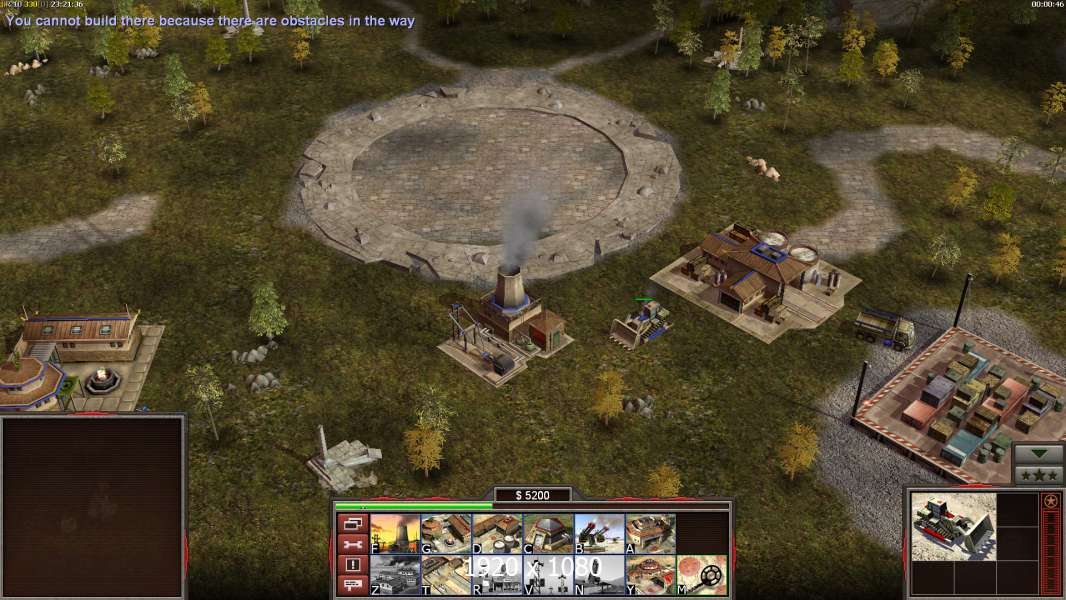Select the Airfield build icon (T)
1066x600 pixels.
(x=446, y=574)
